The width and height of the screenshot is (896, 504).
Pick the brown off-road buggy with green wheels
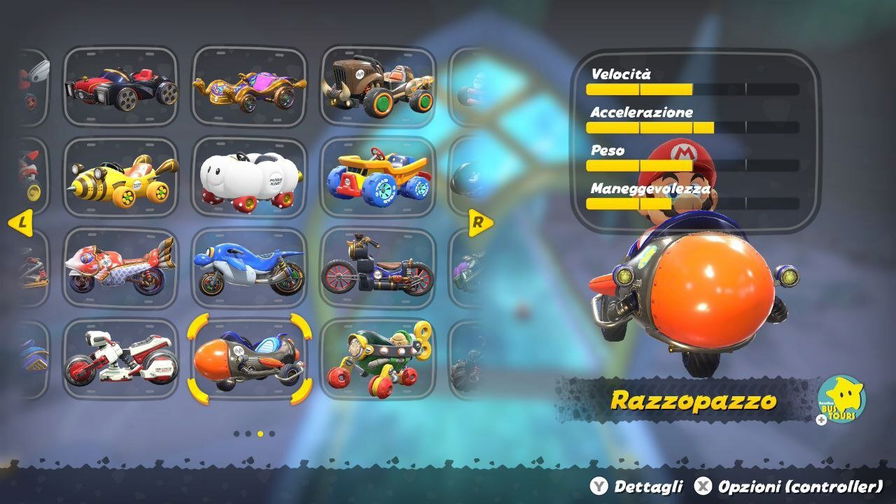pyautogui.click(x=377, y=82)
